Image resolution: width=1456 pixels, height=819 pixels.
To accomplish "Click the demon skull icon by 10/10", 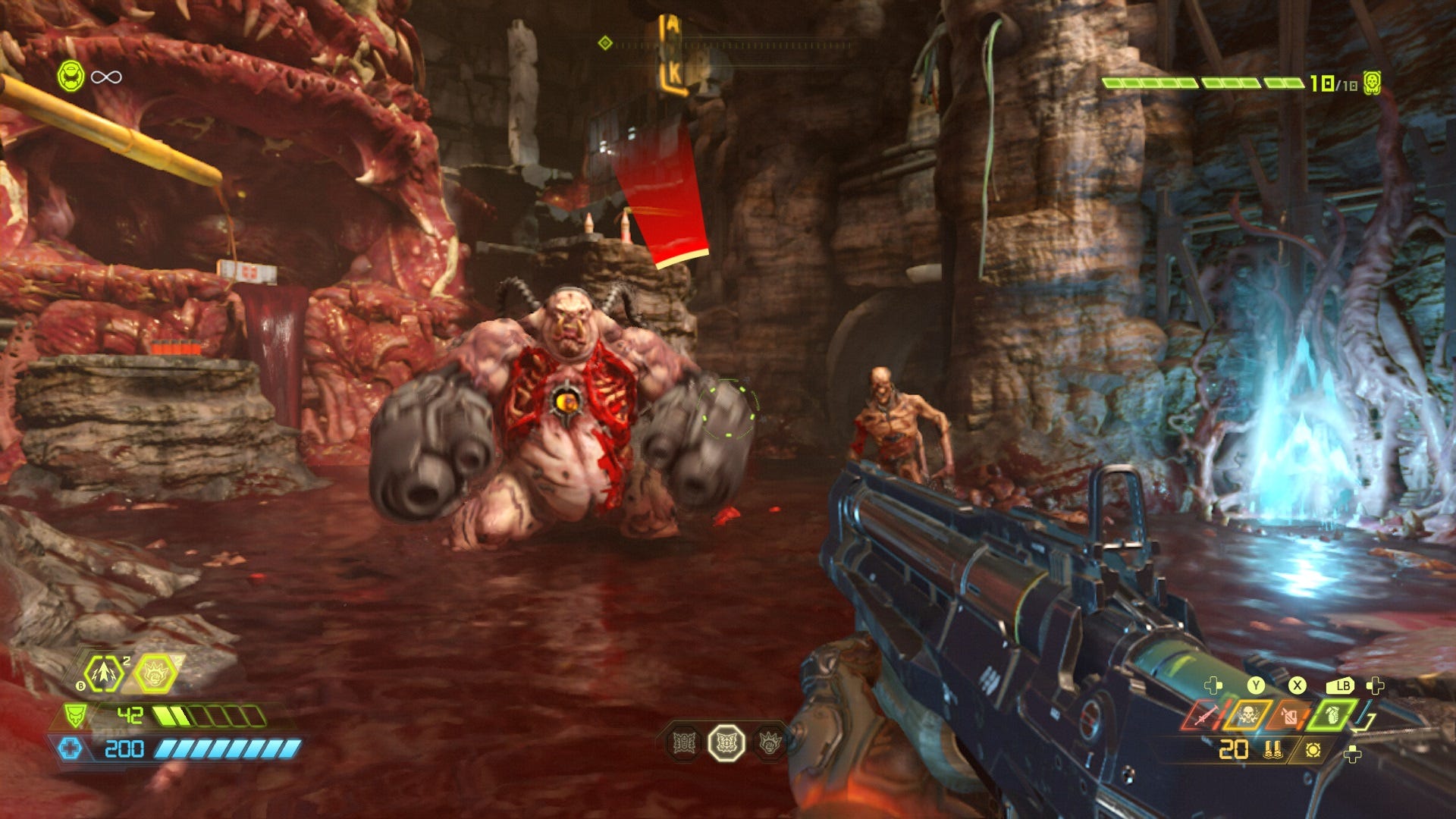I will (1372, 83).
